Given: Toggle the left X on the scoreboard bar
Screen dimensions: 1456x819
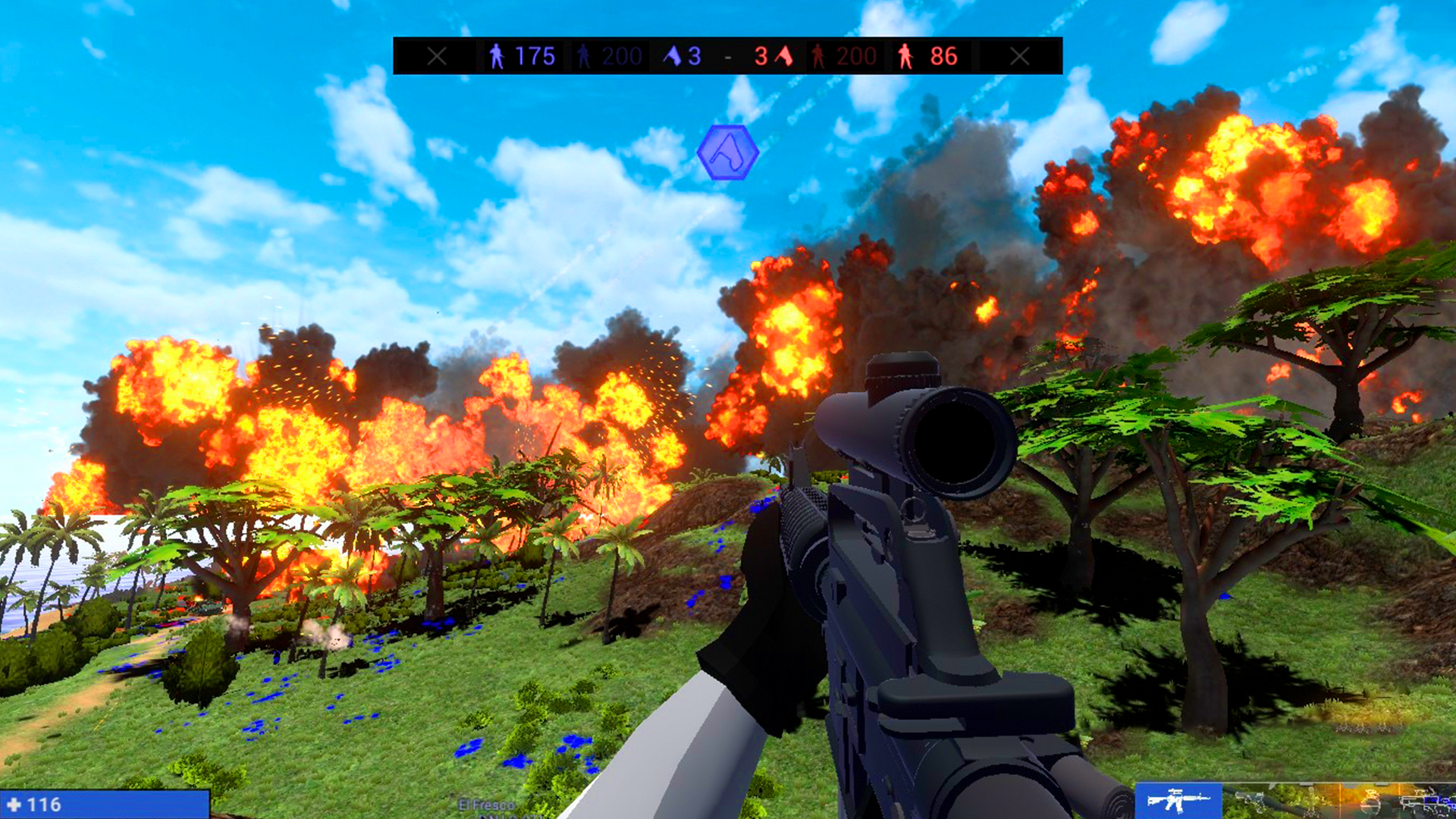Looking at the screenshot, I should (x=438, y=55).
